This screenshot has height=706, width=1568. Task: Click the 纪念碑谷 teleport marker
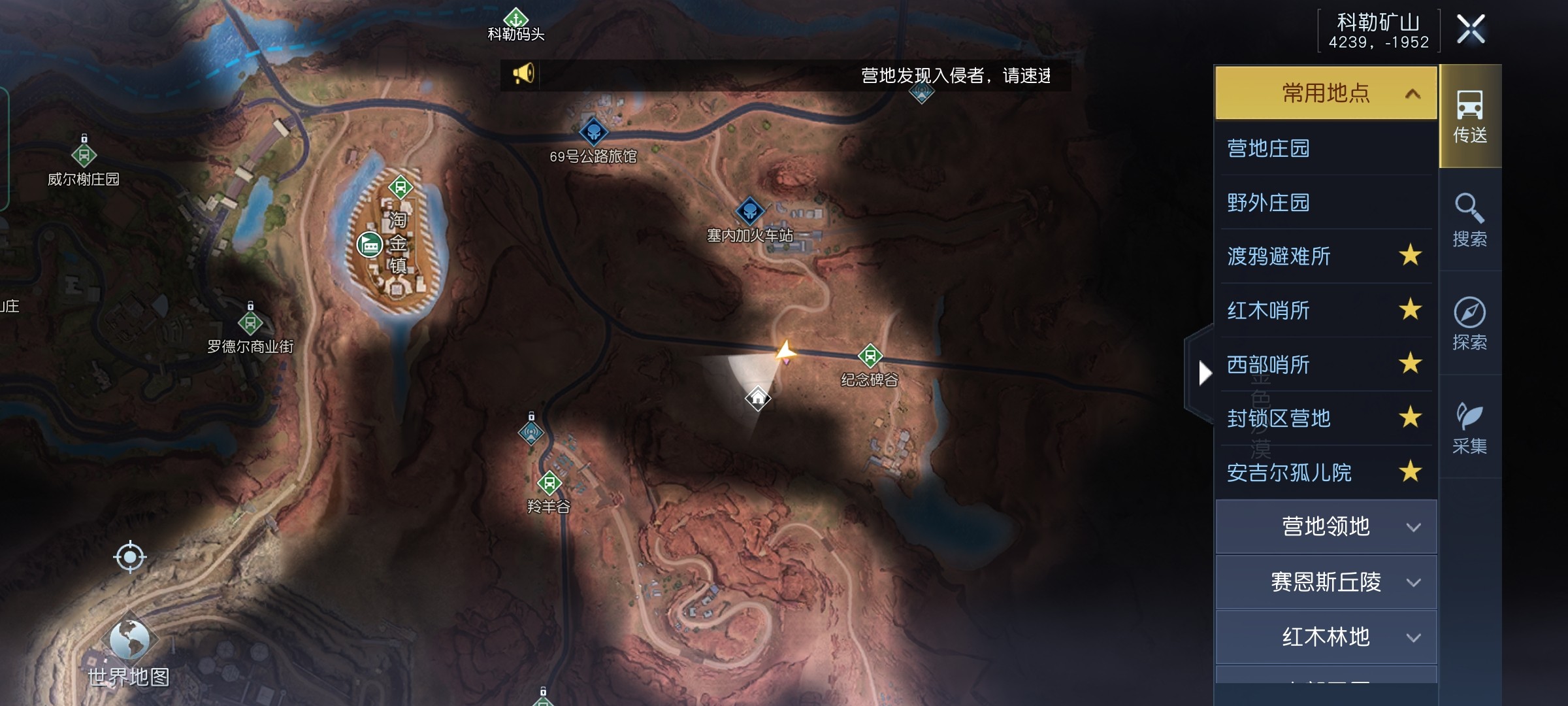tap(870, 356)
